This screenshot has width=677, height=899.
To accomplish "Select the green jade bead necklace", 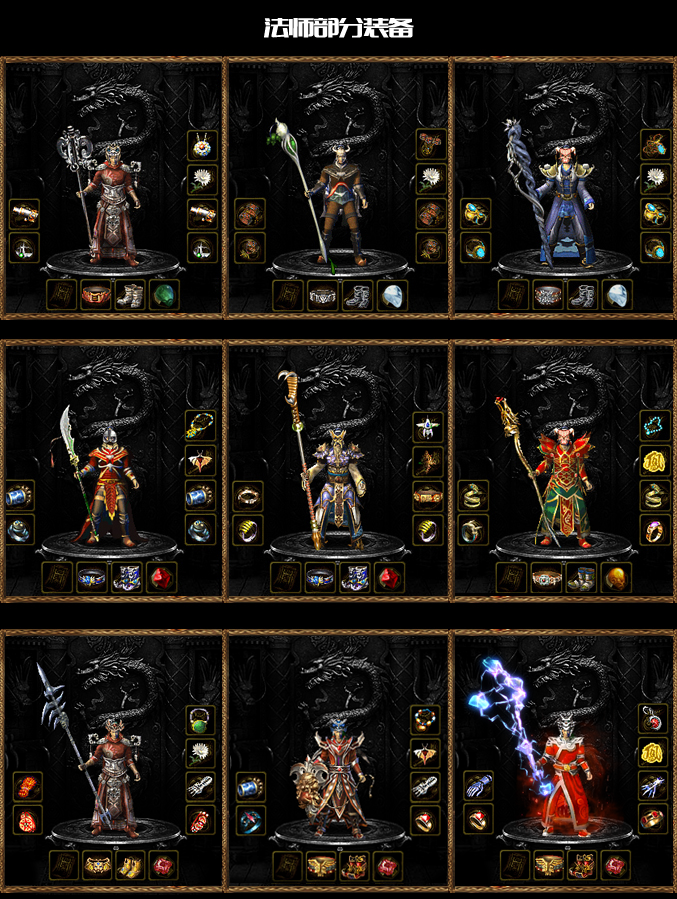I will tap(202, 719).
